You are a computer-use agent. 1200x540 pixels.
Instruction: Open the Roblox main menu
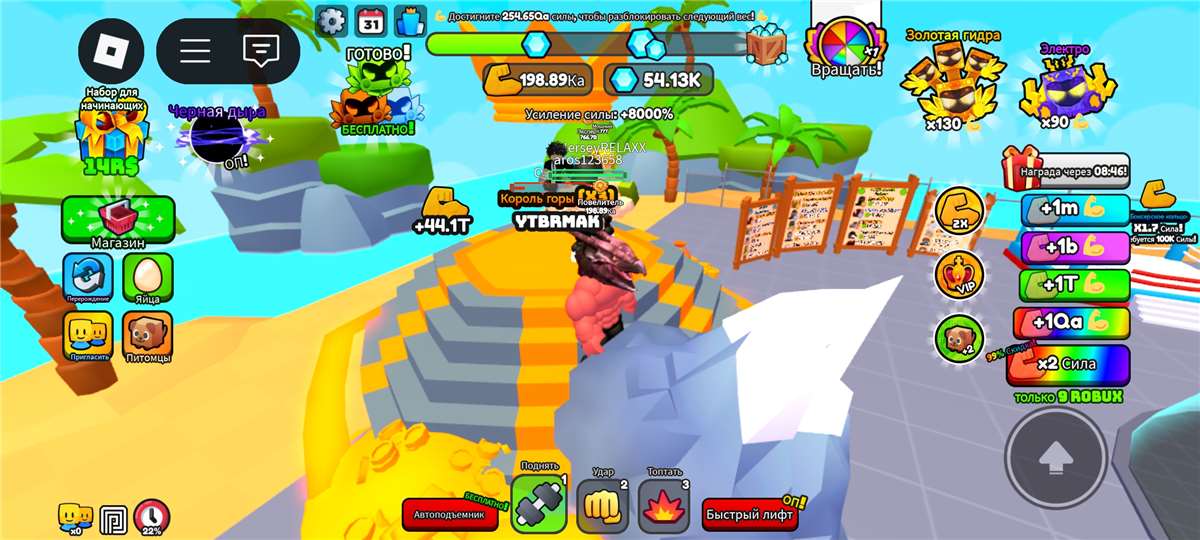coord(111,52)
